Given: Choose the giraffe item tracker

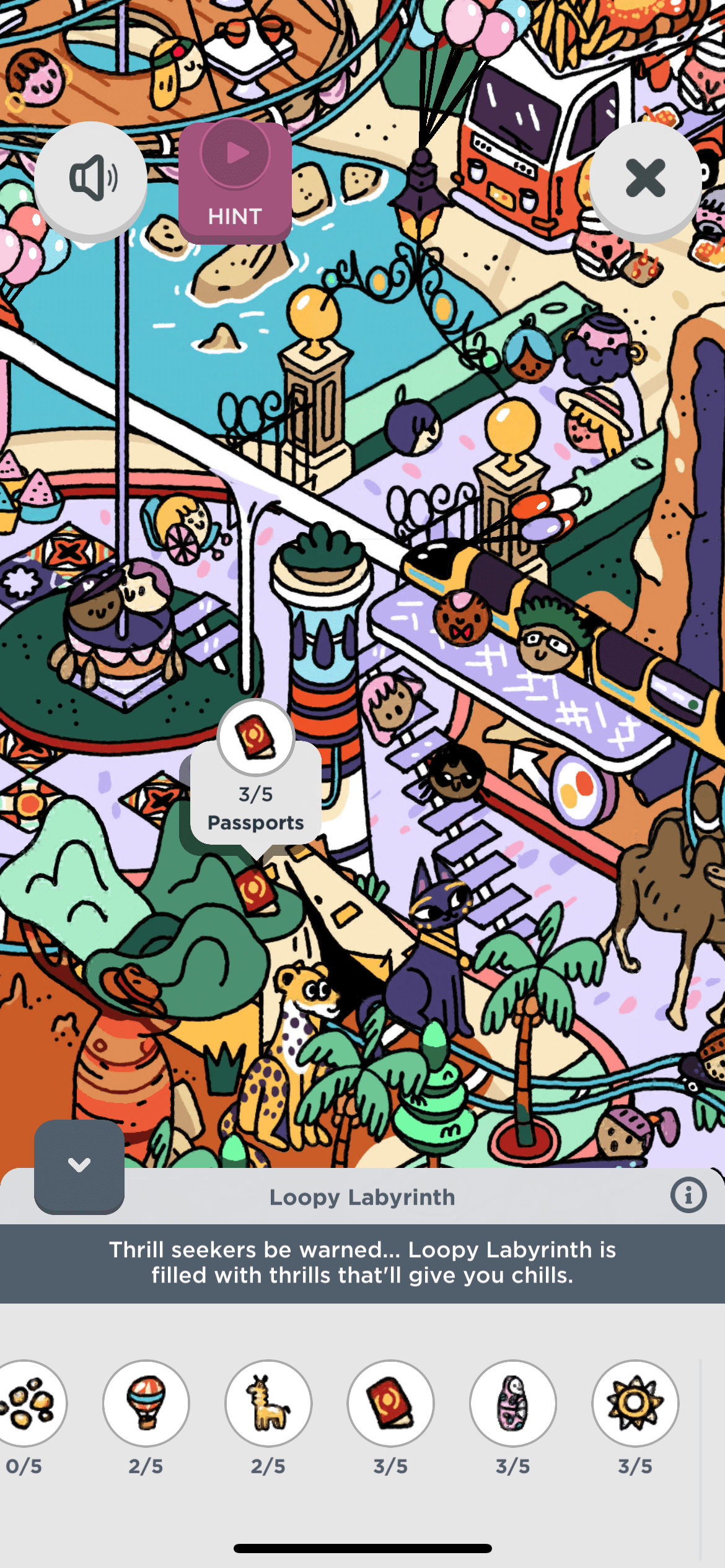Looking at the screenshot, I should [268, 1403].
